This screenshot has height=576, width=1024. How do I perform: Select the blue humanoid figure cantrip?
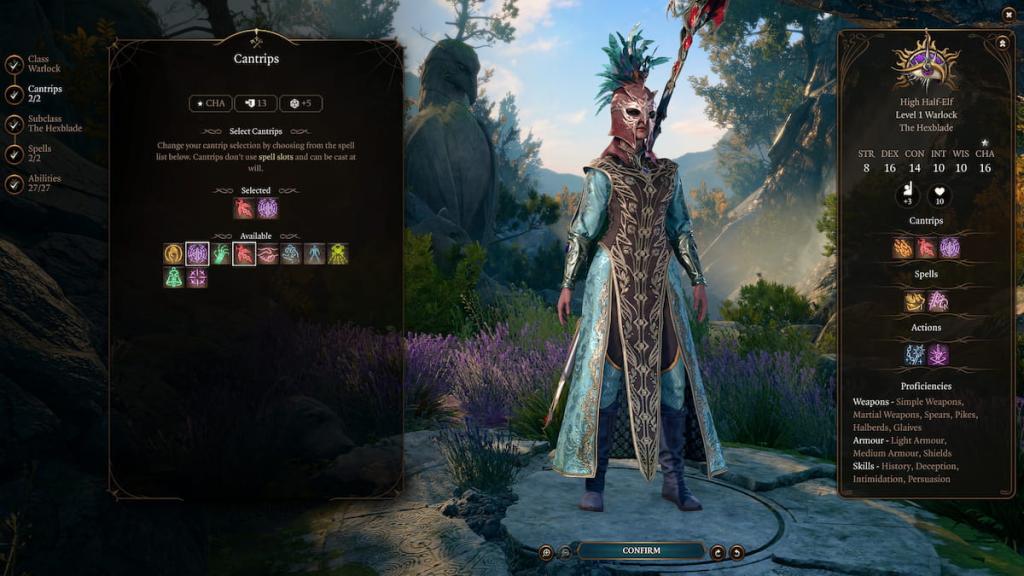[x=314, y=254]
